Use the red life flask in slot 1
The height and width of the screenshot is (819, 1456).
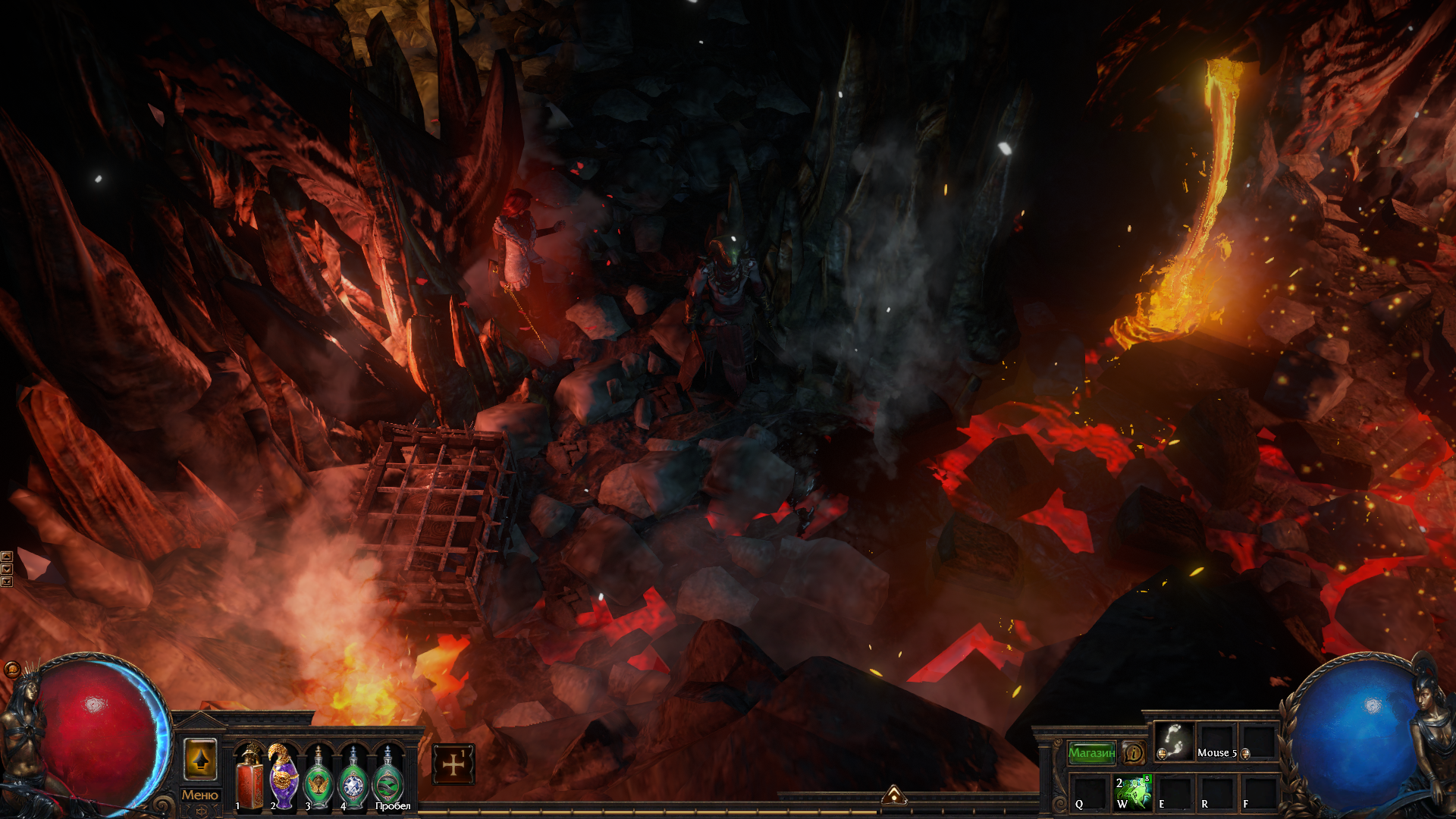[x=249, y=777]
